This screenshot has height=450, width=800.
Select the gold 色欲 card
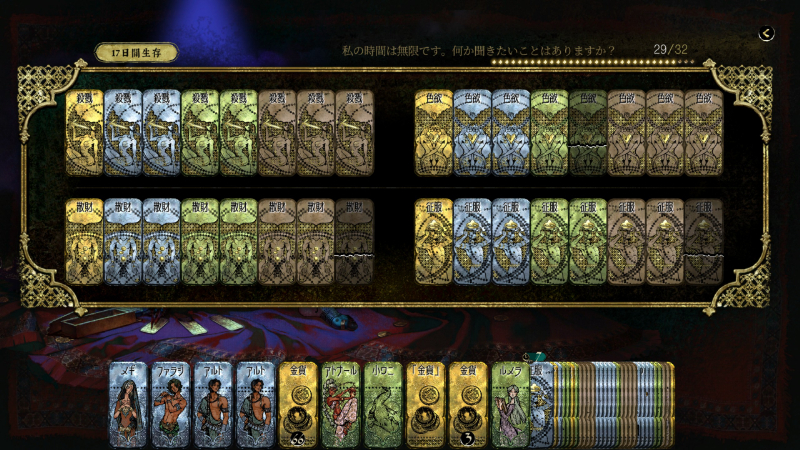point(434,133)
